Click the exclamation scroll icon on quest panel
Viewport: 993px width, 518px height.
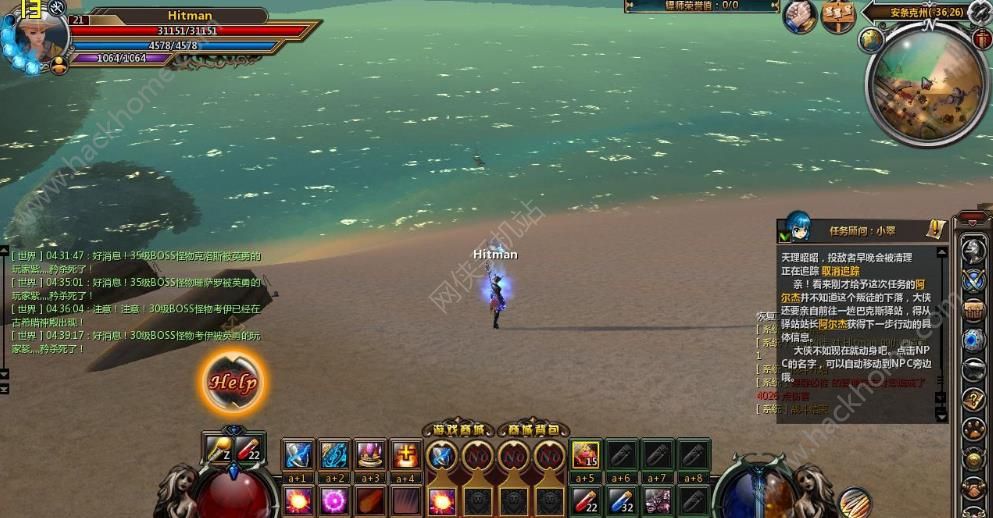coord(934,229)
